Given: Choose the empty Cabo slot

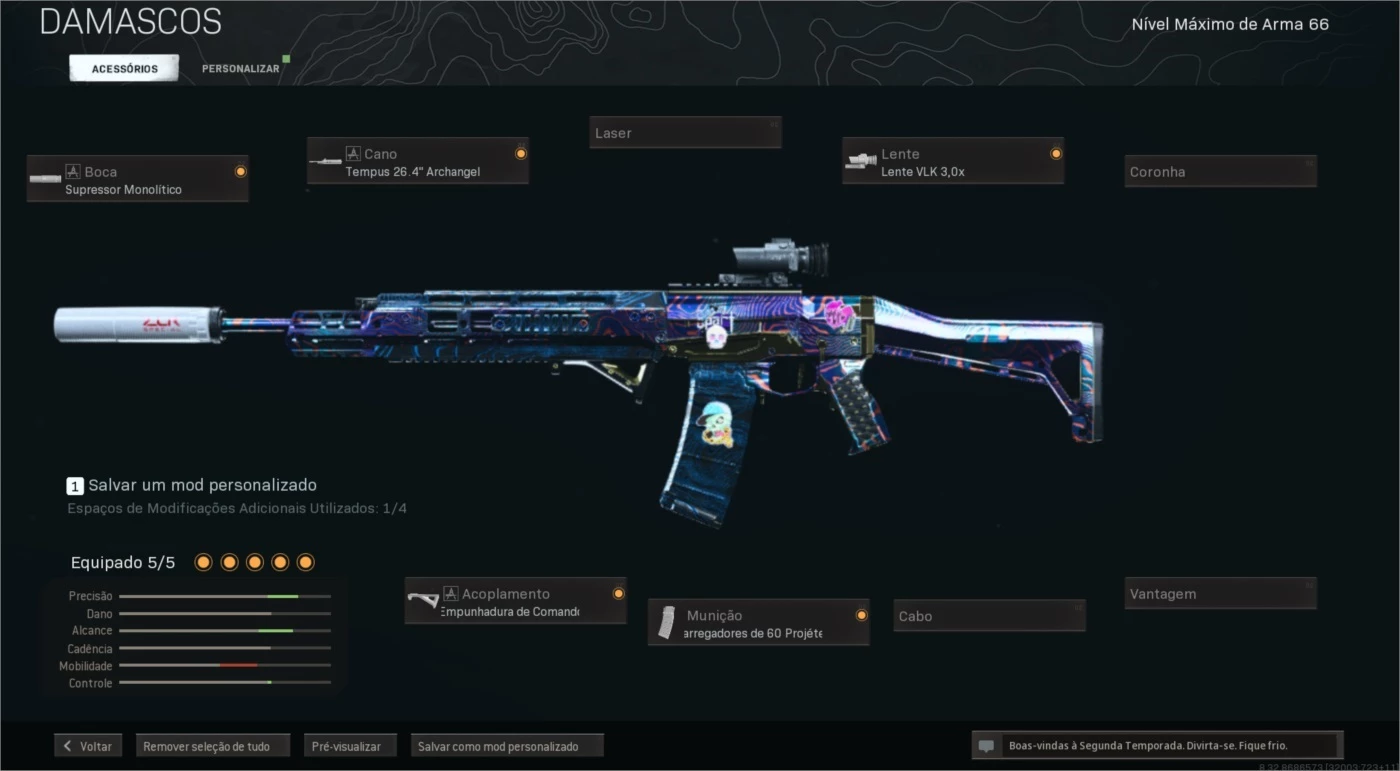Looking at the screenshot, I should coord(989,616).
